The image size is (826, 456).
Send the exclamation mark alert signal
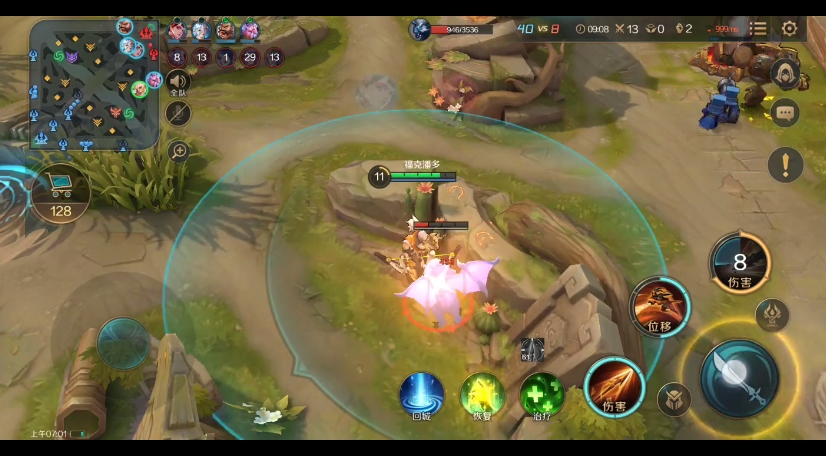click(785, 164)
